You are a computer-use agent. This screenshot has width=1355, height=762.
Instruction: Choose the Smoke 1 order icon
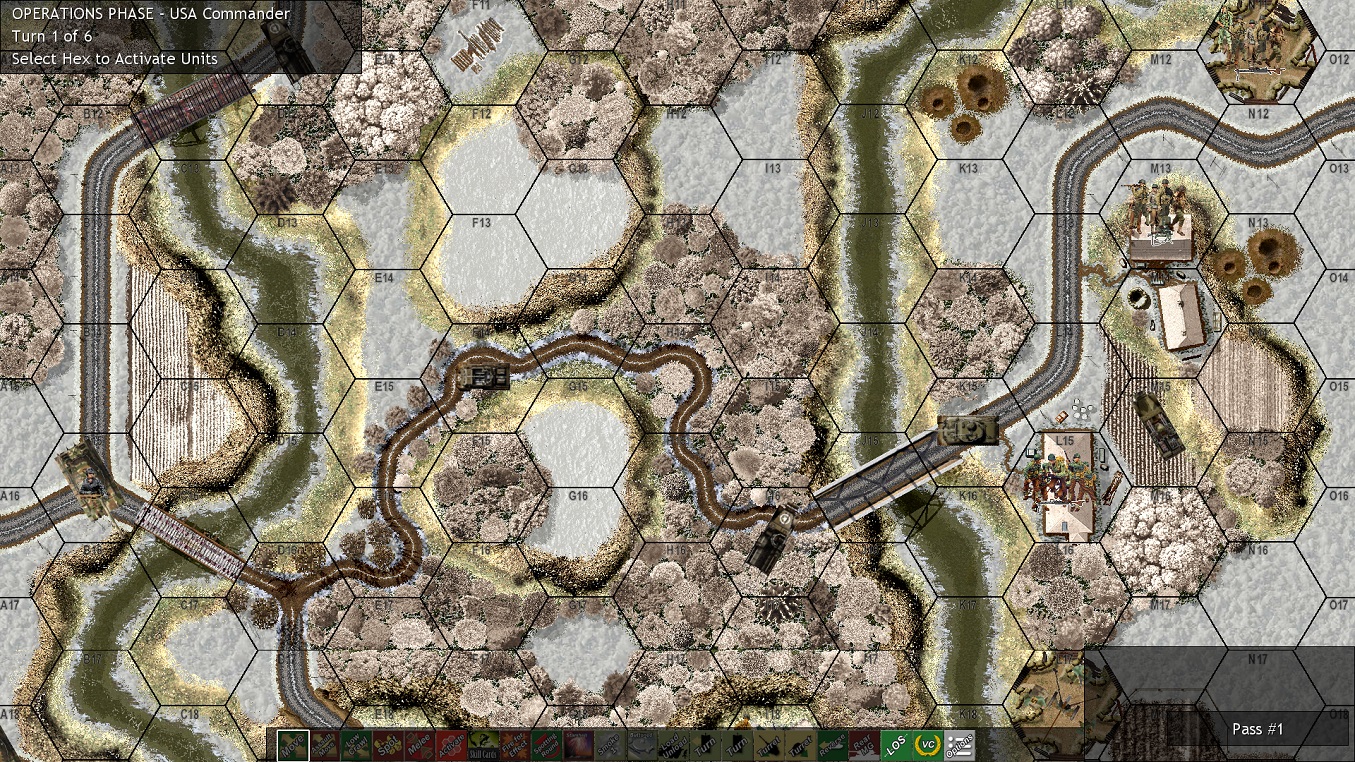[x=610, y=745]
